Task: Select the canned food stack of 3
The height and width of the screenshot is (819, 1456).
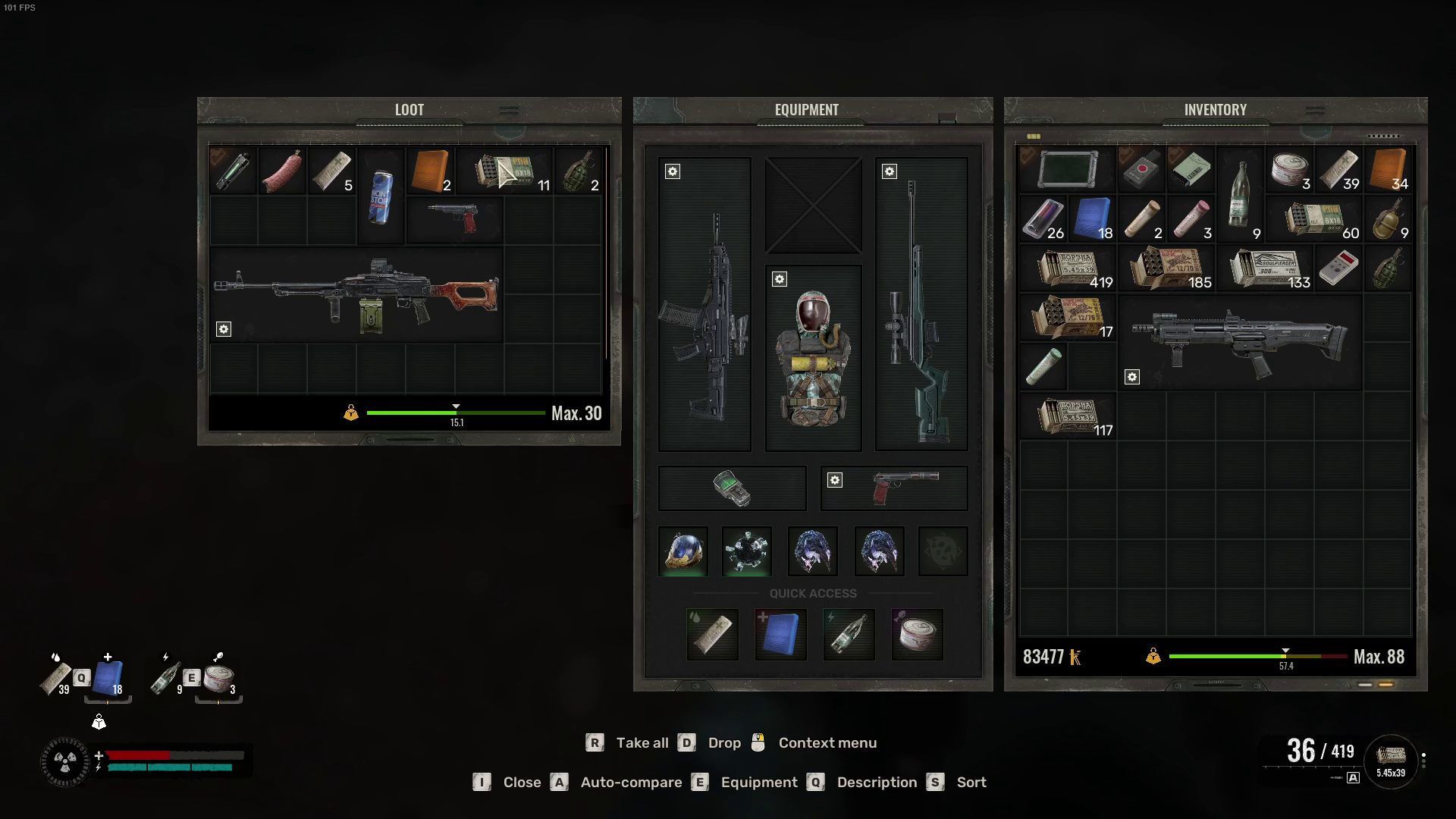Action: (1289, 169)
